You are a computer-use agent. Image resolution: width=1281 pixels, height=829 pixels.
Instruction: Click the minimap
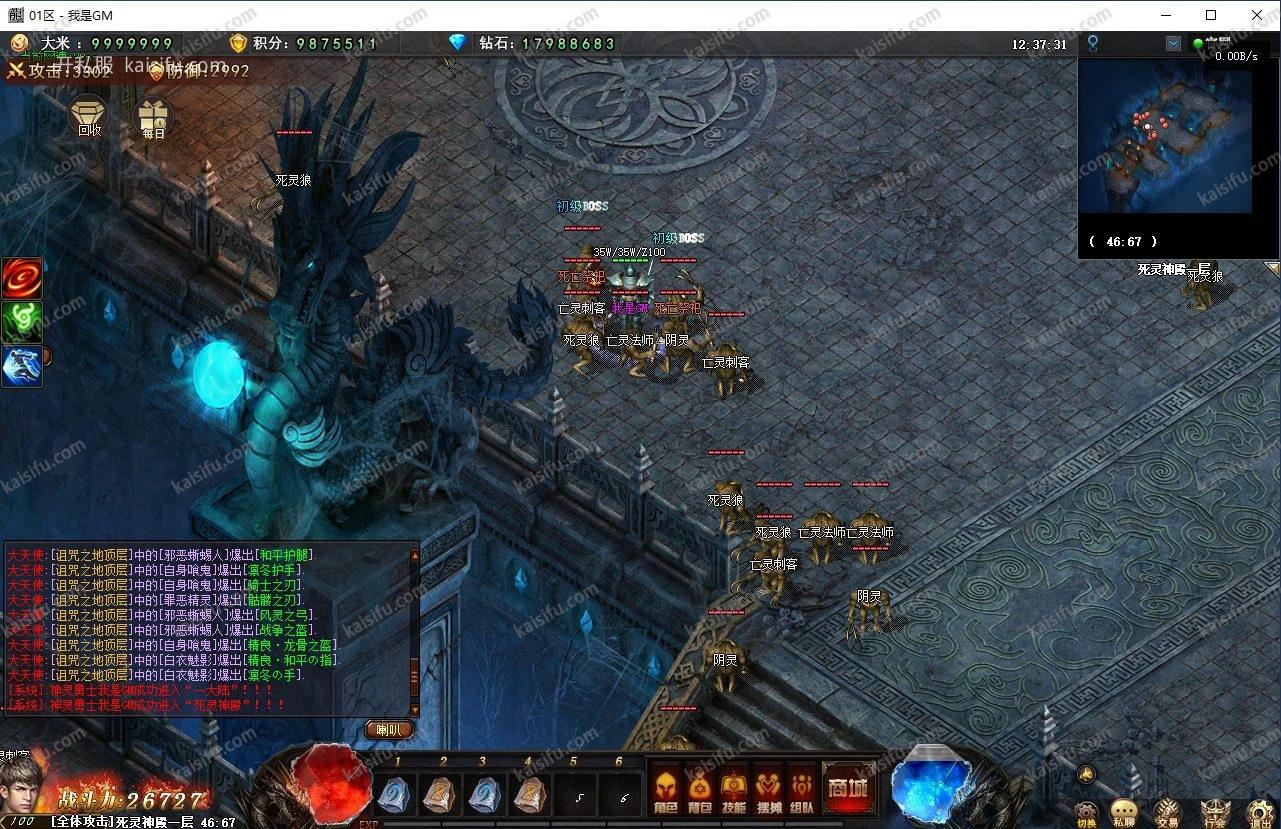click(x=1164, y=140)
